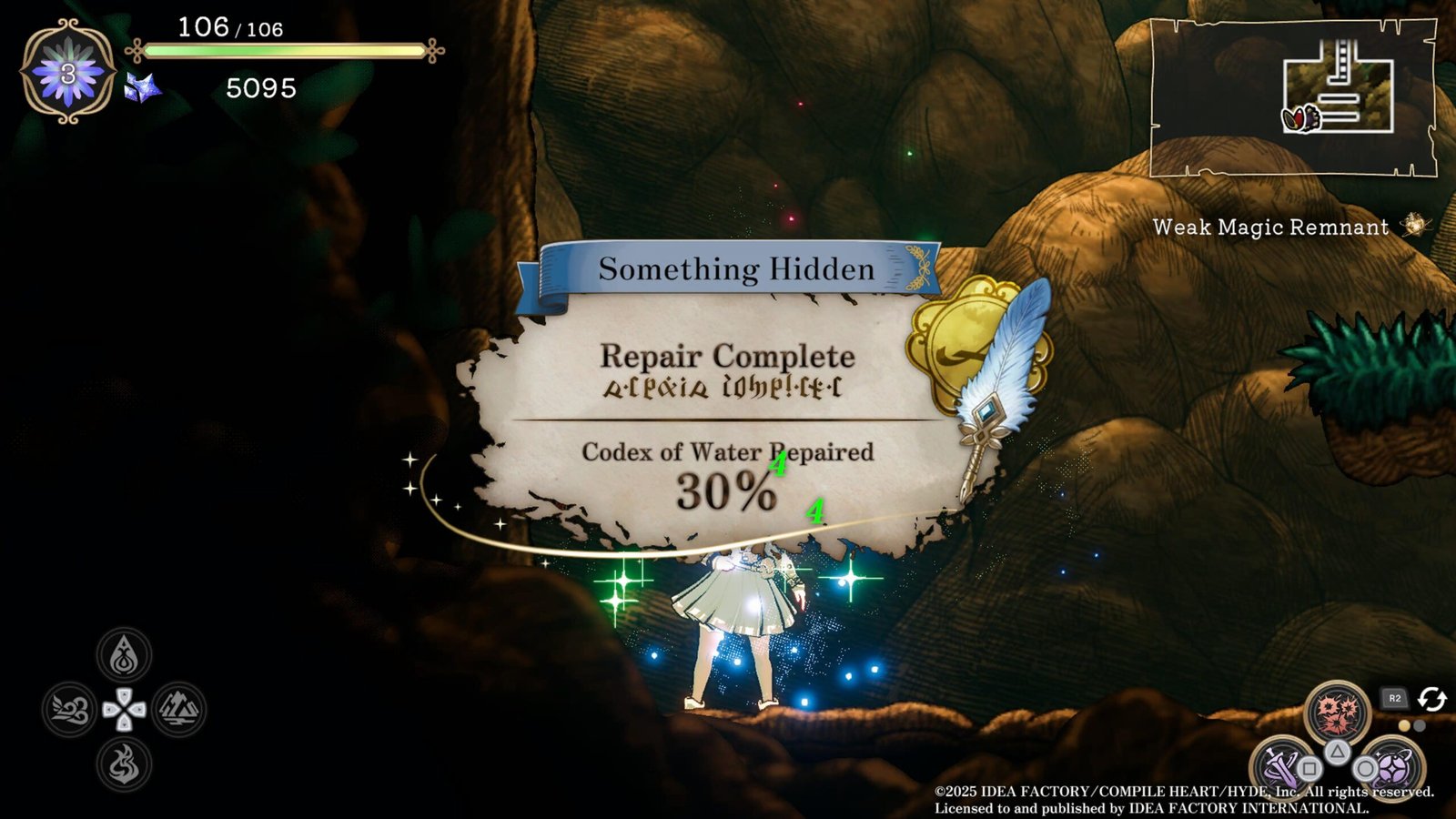
Task: Click the blue crystal currency icon
Action: coord(143,88)
